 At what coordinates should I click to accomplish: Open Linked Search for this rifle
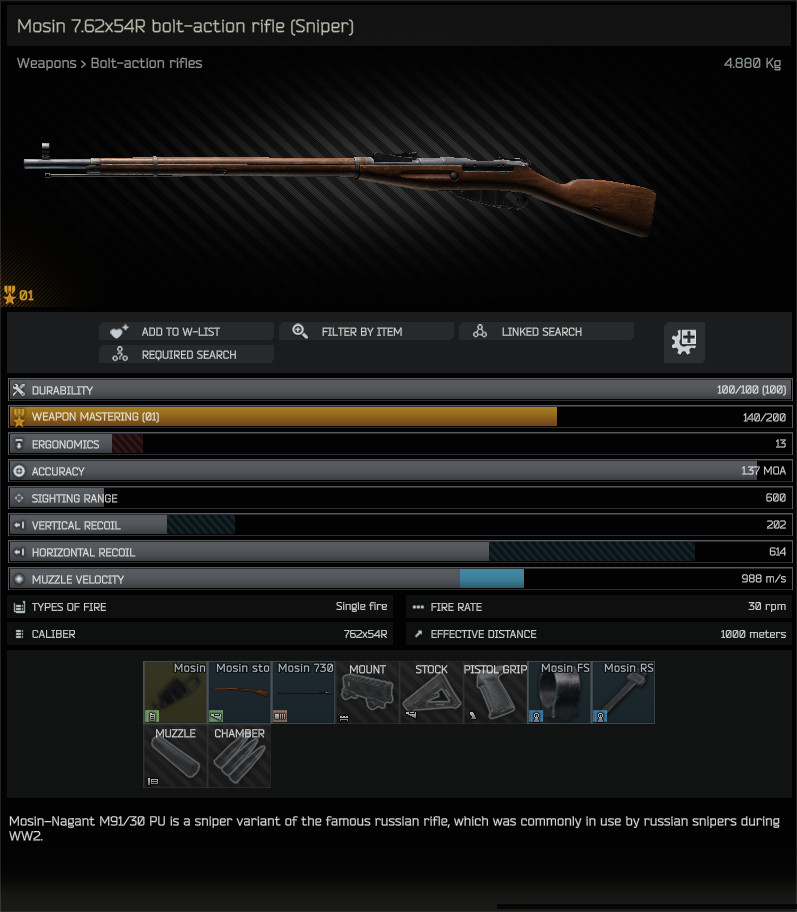point(546,332)
